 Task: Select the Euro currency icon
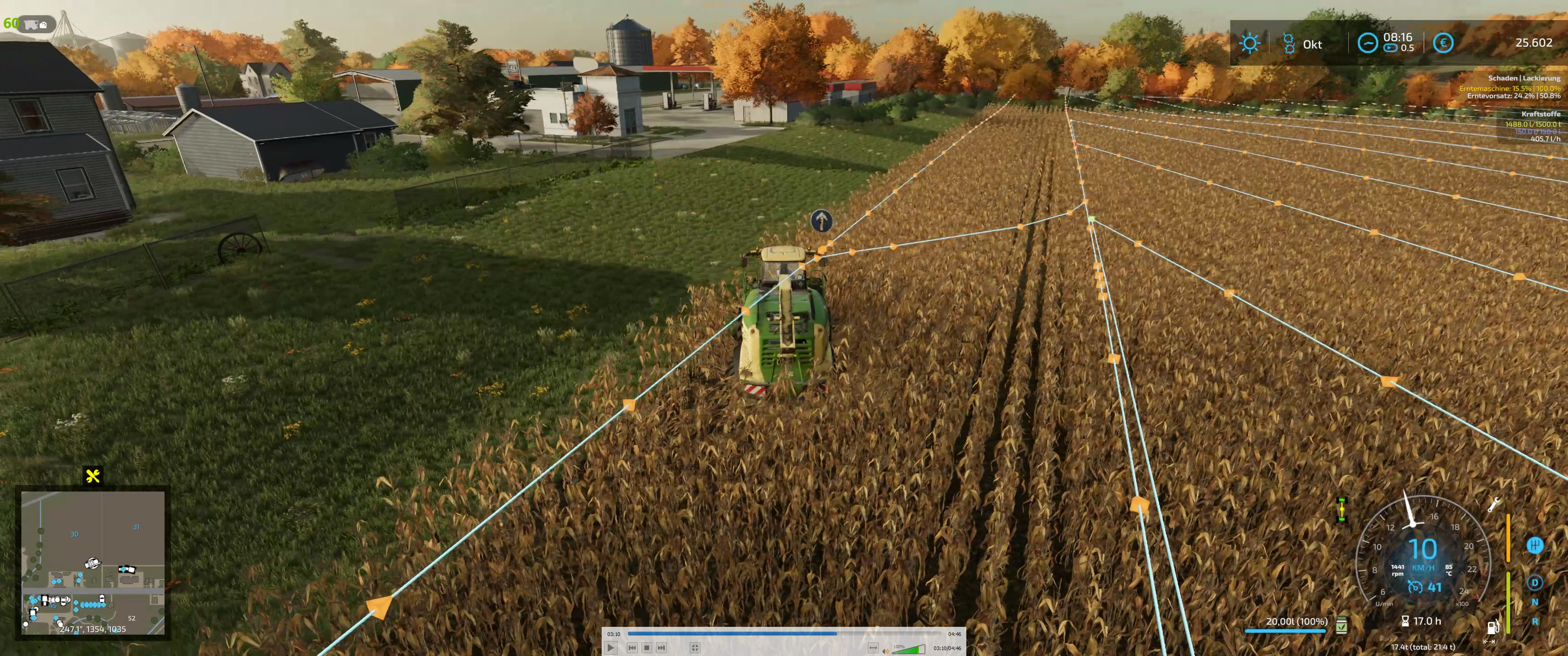pos(1444,43)
